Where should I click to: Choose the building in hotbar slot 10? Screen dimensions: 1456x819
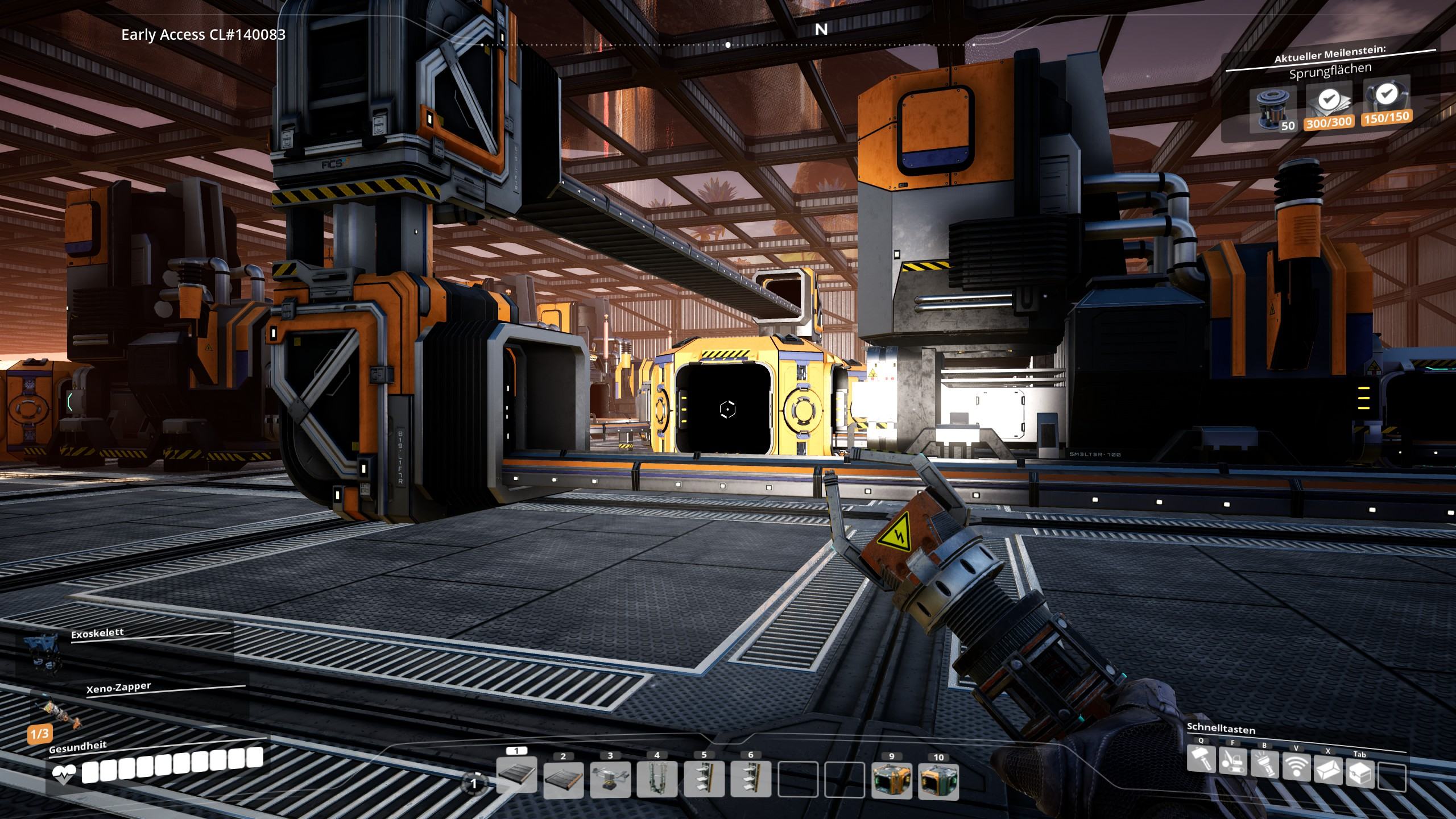pyautogui.click(x=938, y=781)
